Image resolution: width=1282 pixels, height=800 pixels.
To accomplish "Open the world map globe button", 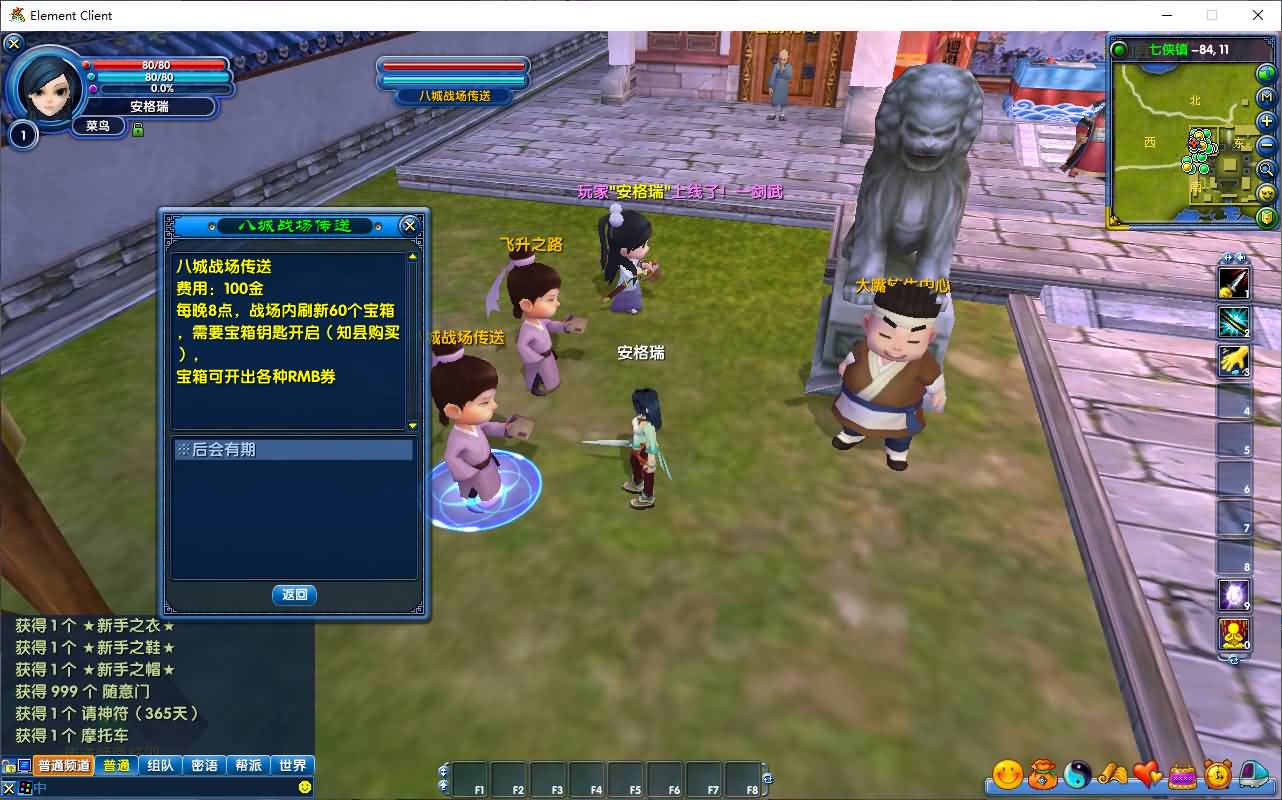I will click(x=1266, y=73).
